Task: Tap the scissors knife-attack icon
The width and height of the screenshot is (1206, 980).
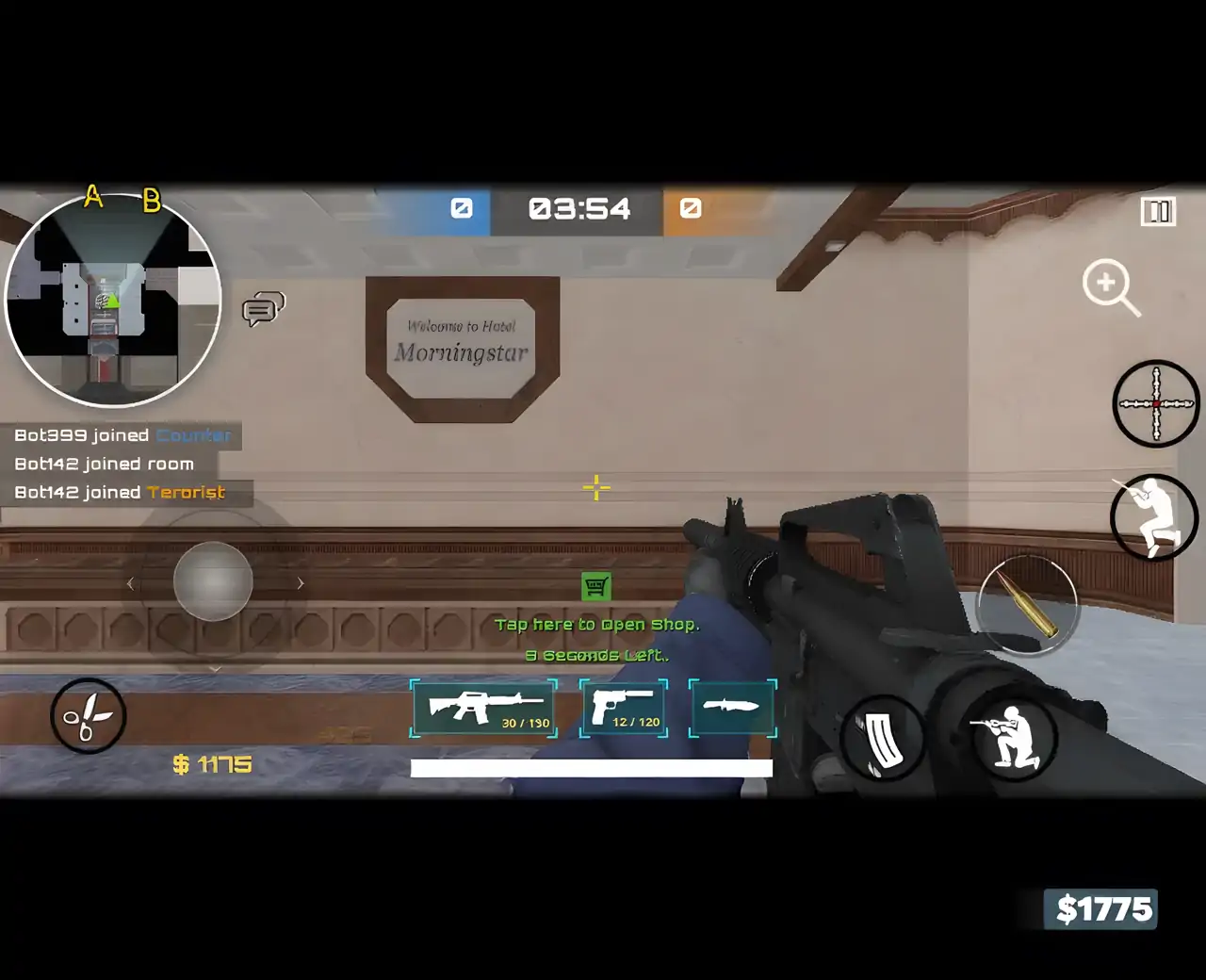Action: 88,716
